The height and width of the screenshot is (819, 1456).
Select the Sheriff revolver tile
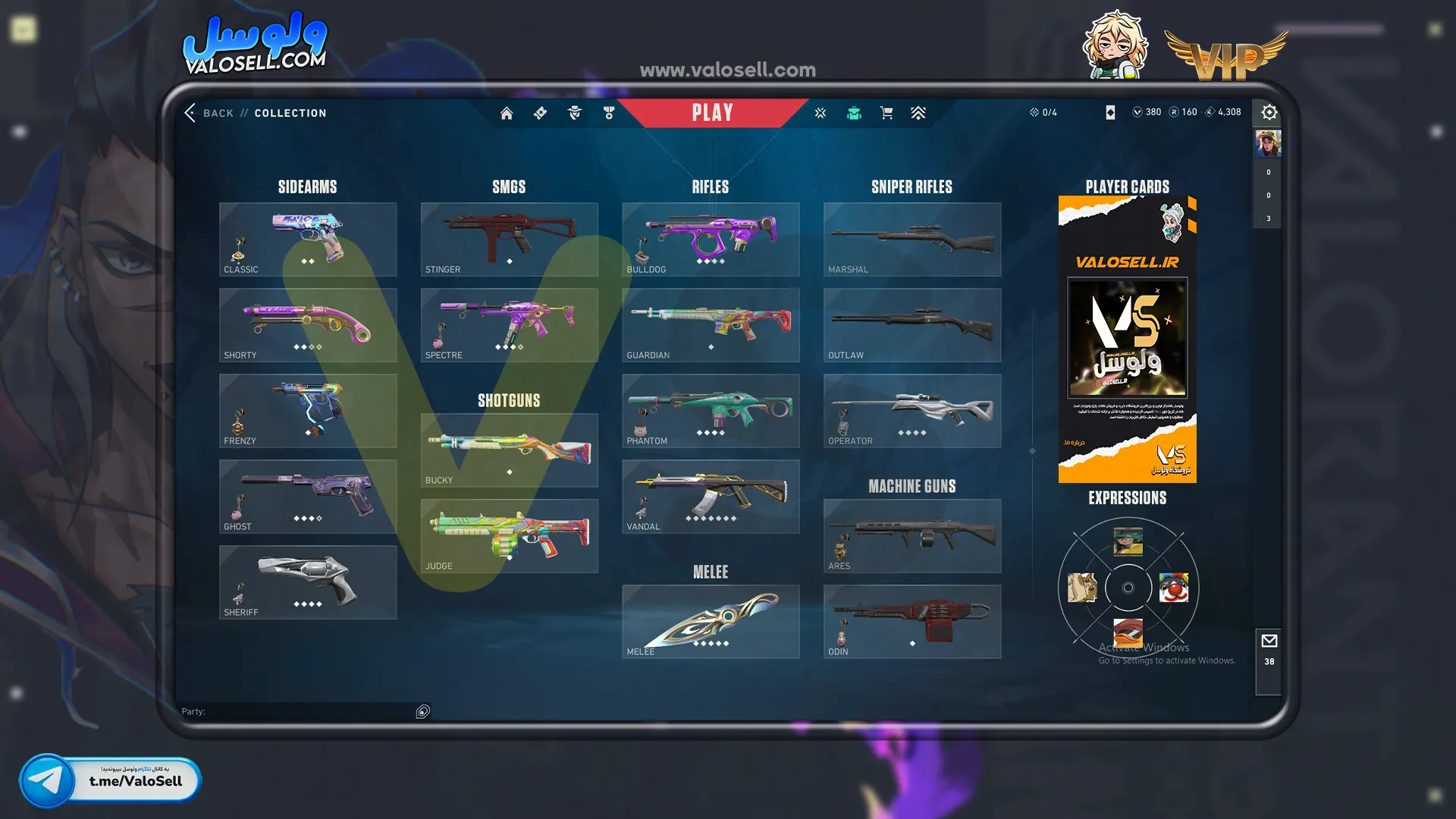[x=308, y=582]
